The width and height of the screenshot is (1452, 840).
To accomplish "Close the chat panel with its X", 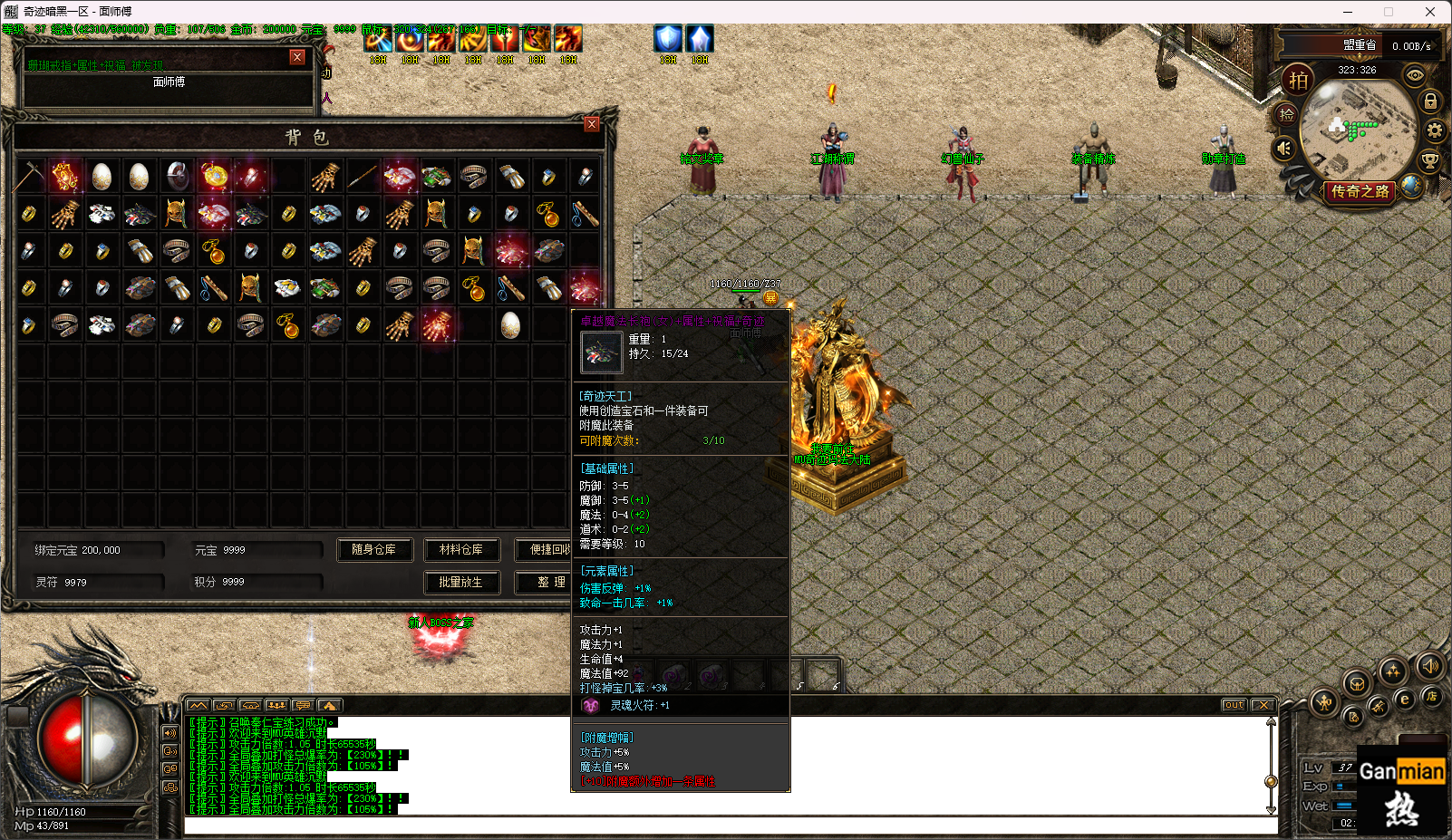I will pos(1263,705).
